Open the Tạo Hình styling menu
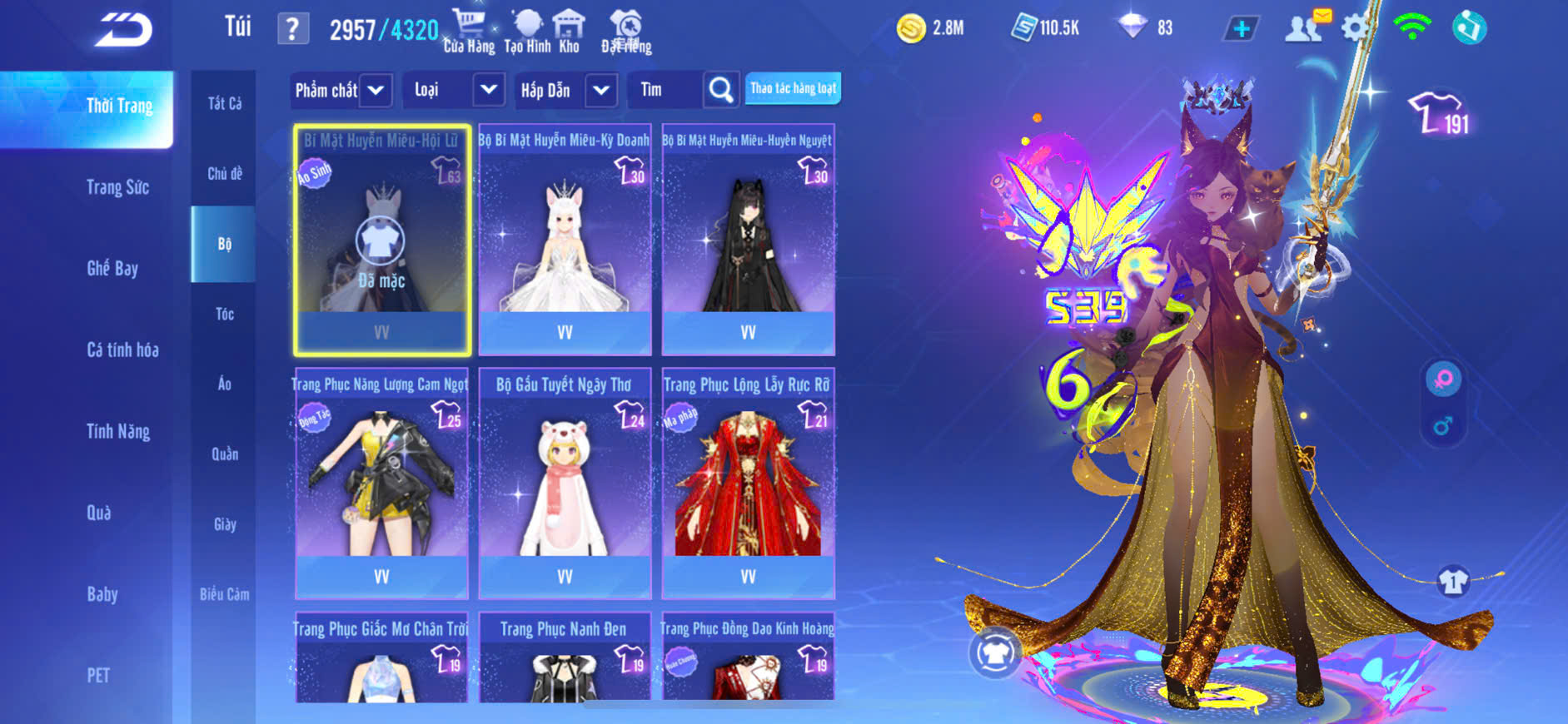The width and height of the screenshot is (1568, 724). click(x=527, y=32)
